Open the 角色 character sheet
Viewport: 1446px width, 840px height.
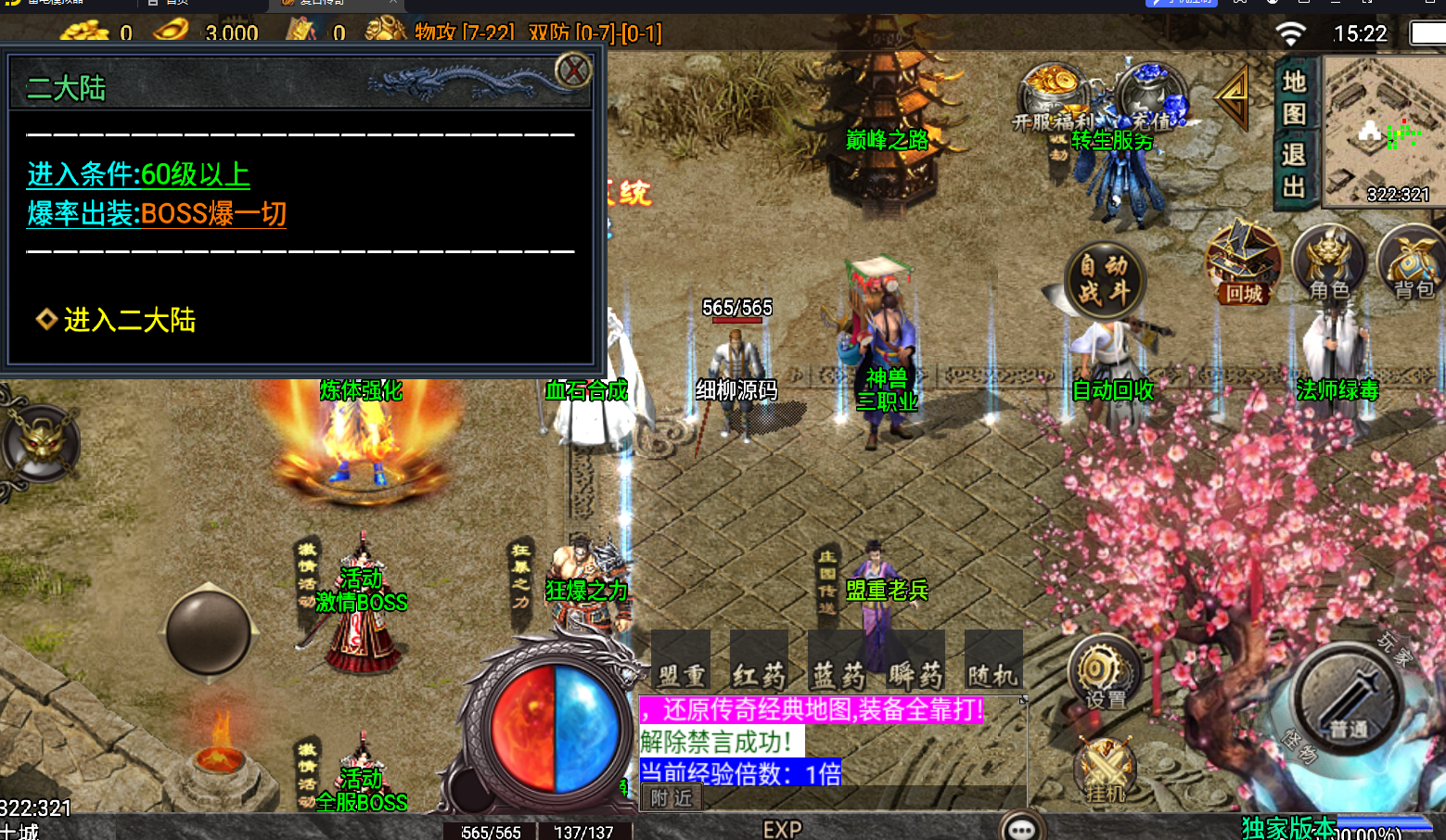tap(1328, 262)
